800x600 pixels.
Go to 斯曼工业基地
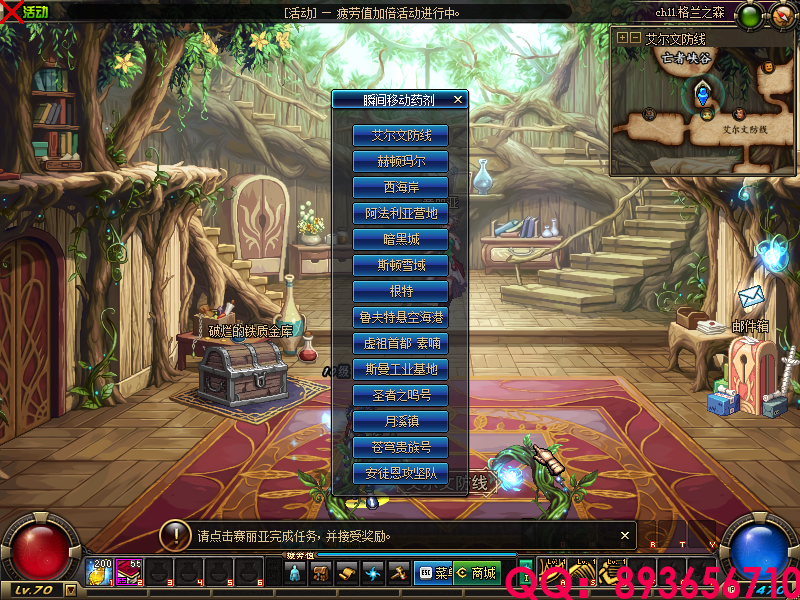pos(400,369)
